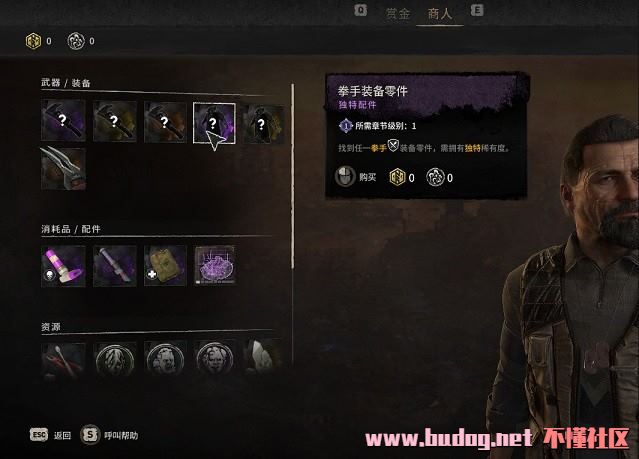
Task: Choose the purple UV flare consumable
Action: click(63, 265)
